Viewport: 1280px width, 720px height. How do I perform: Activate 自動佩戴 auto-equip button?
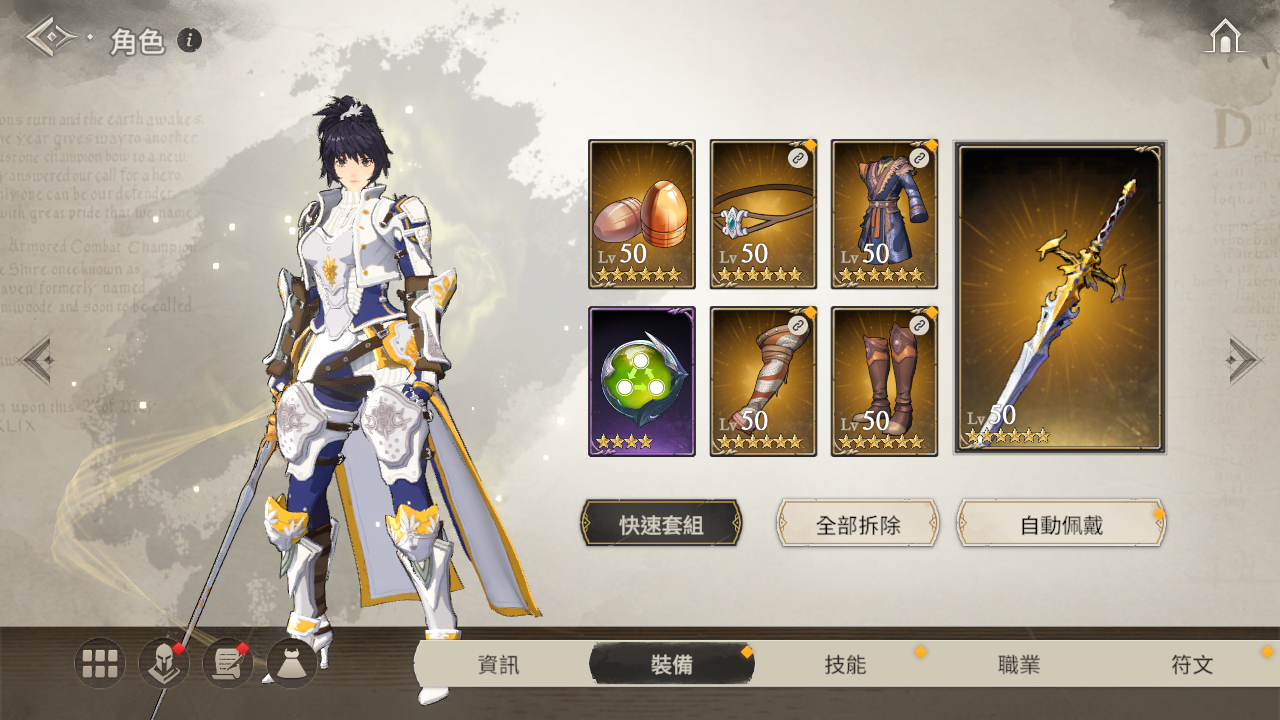point(1061,524)
